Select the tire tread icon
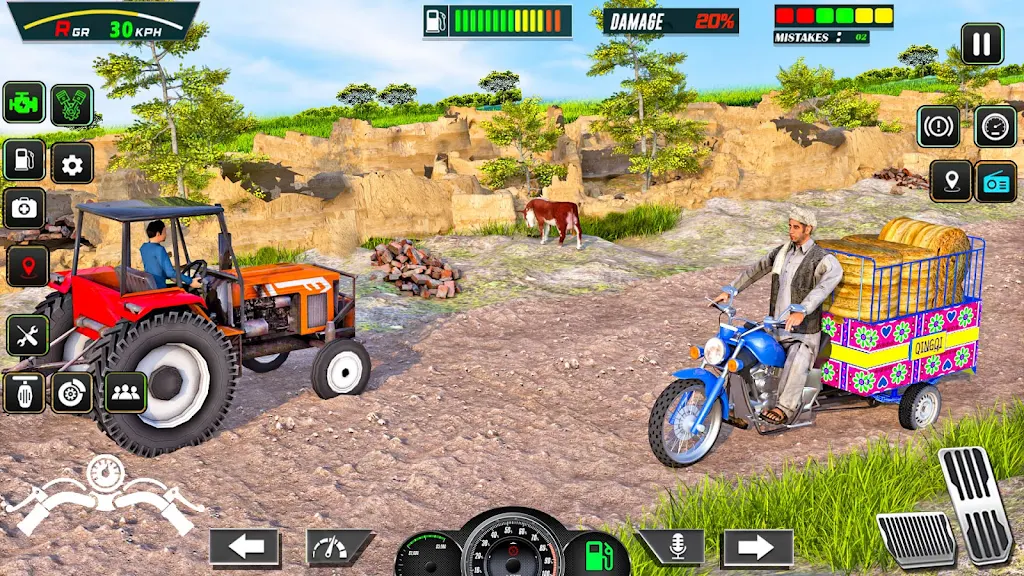 click(24, 393)
